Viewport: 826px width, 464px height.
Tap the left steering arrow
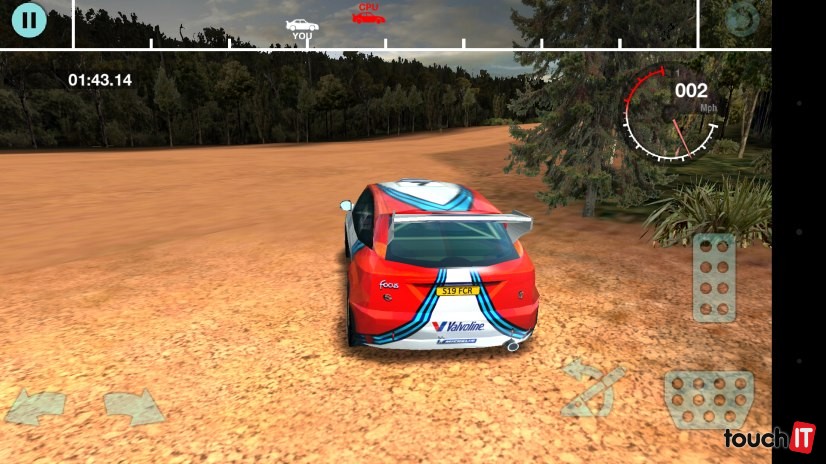click(x=35, y=407)
